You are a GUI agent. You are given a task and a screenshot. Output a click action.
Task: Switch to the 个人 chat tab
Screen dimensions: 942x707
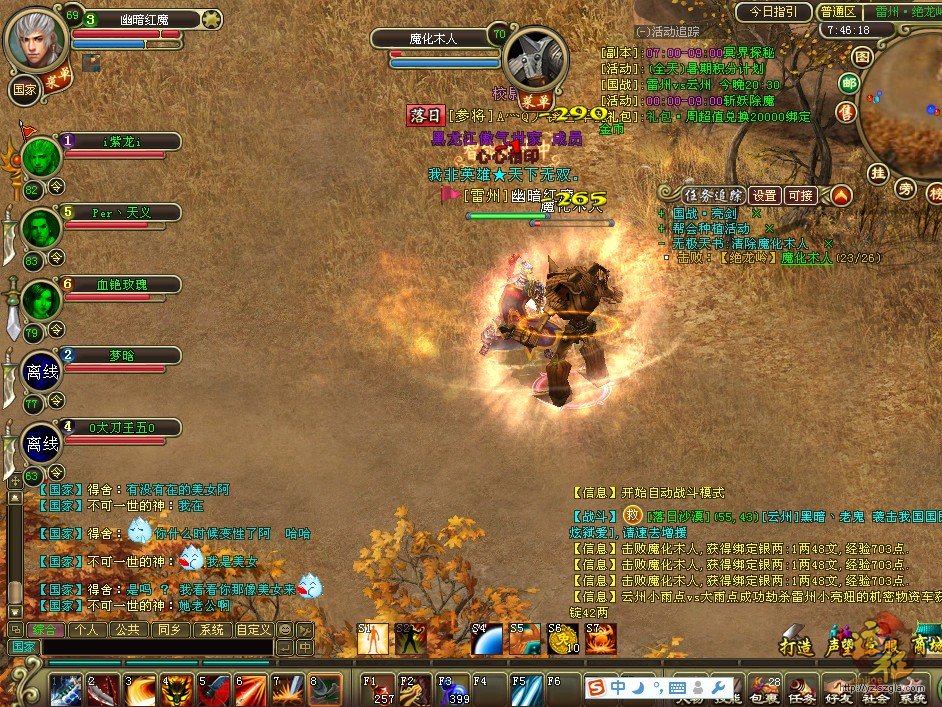click(86, 630)
